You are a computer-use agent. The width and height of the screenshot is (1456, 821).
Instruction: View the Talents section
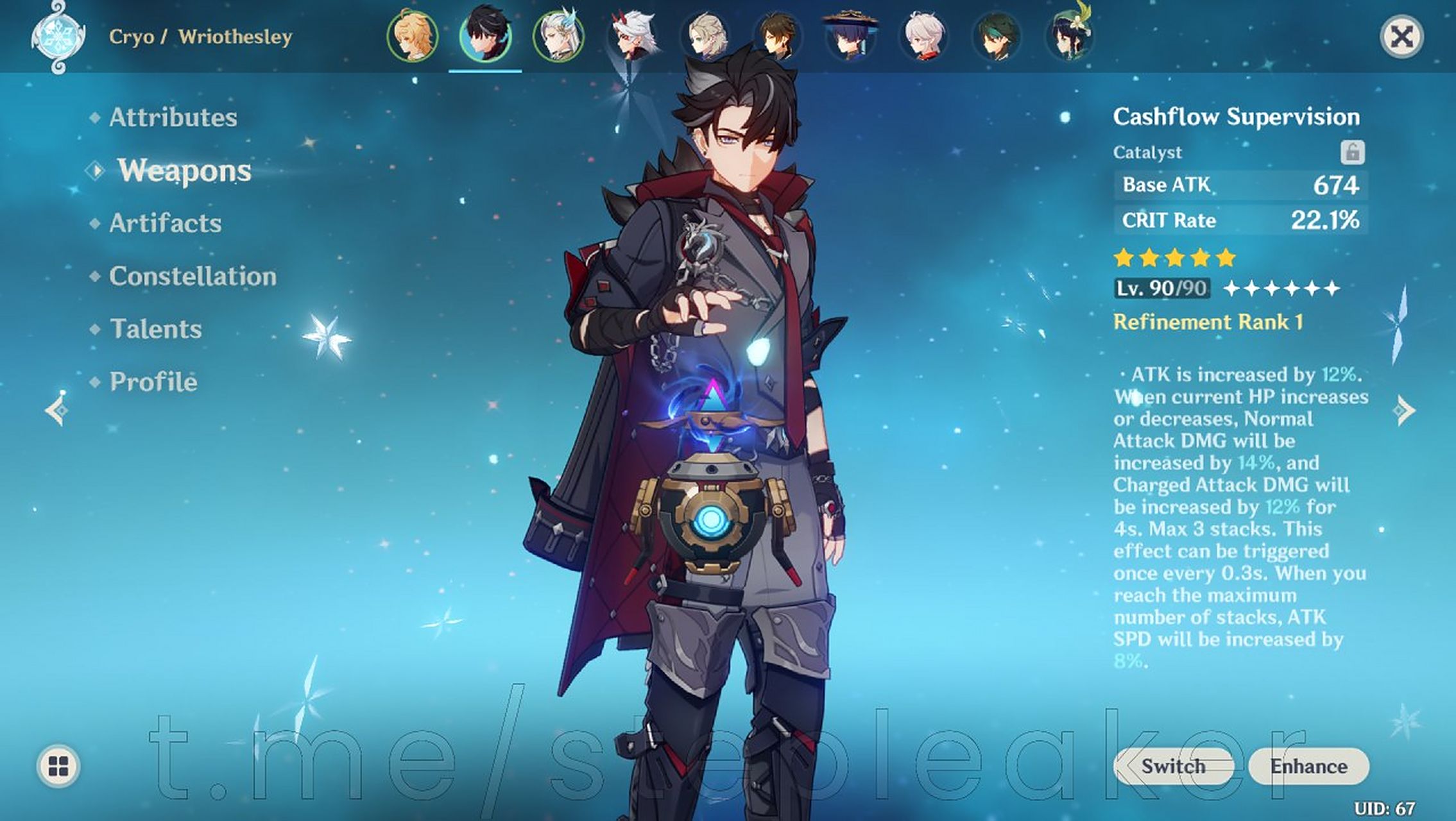[156, 329]
